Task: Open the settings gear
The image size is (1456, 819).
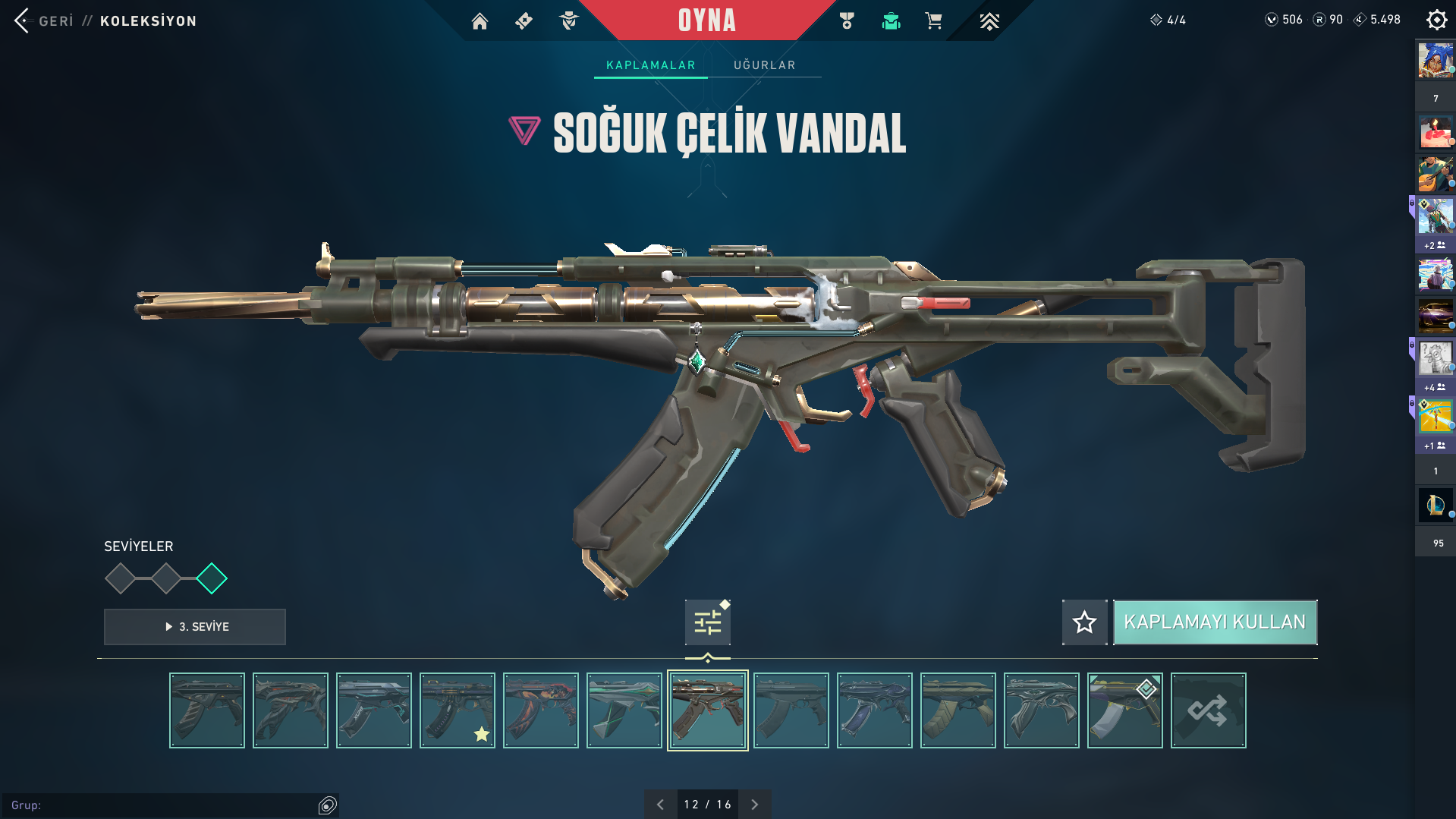Action: pos(1436,20)
